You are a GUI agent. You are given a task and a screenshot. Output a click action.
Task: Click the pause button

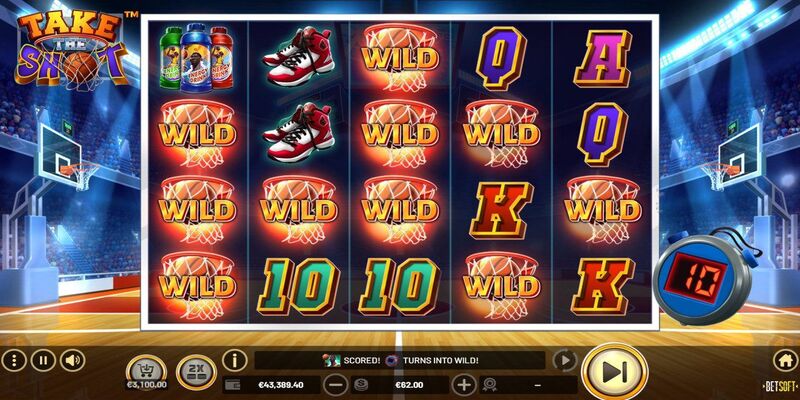tap(43, 360)
